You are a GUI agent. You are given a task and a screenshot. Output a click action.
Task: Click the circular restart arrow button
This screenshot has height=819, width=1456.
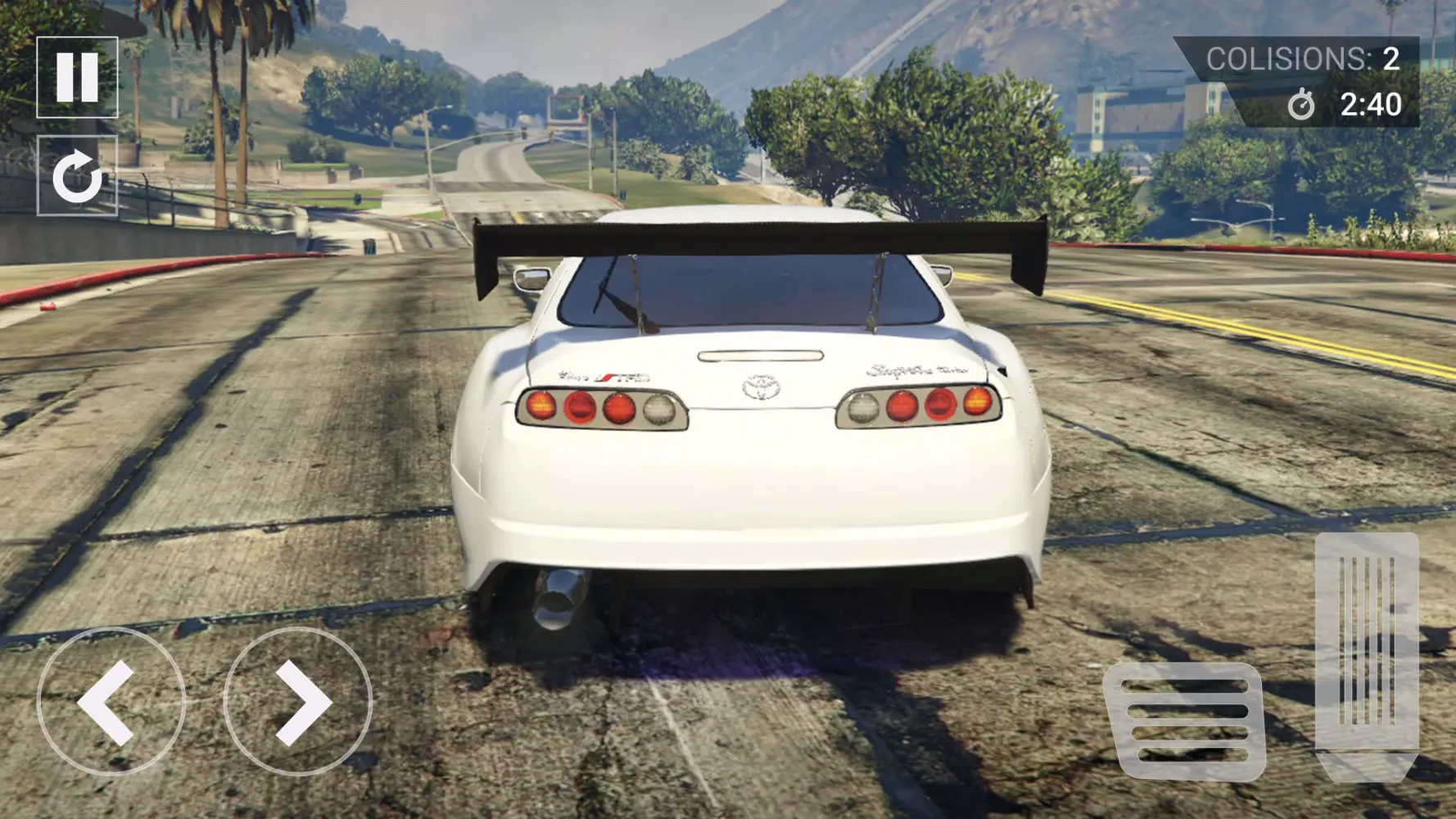click(x=77, y=176)
